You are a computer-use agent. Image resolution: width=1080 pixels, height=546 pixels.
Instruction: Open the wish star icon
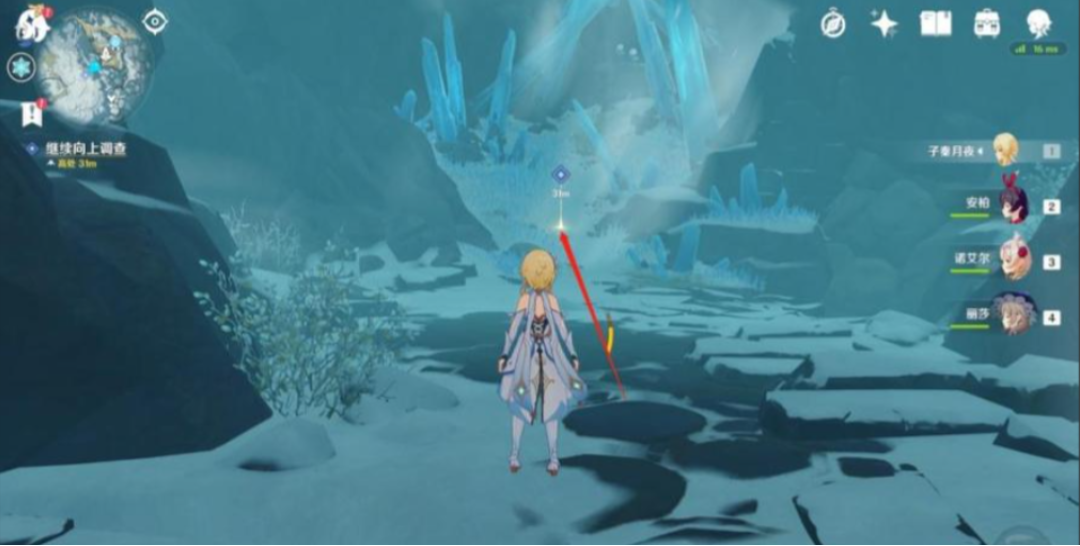coord(884,24)
